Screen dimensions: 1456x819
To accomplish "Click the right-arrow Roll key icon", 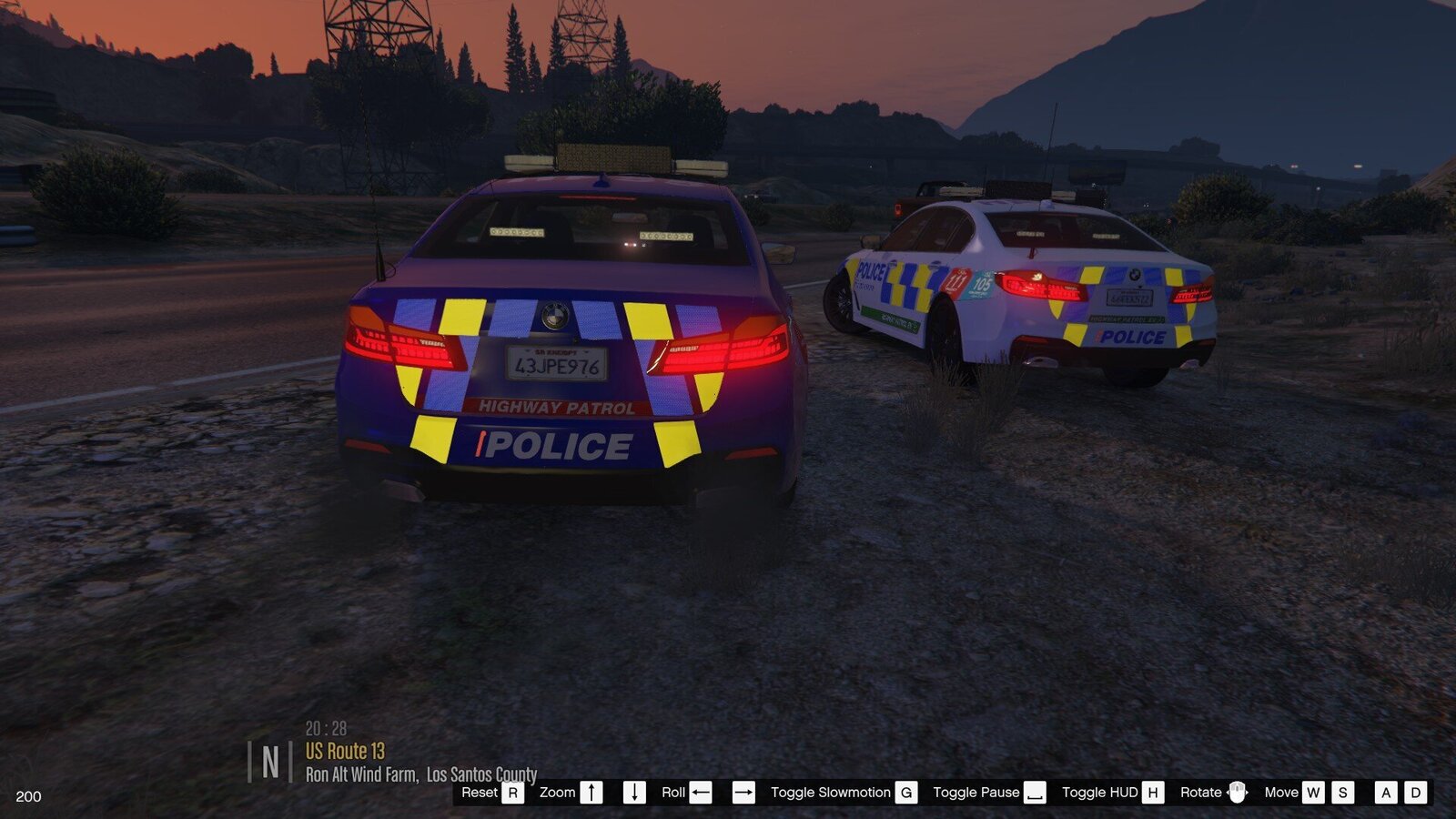I will [x=743, y=793].
